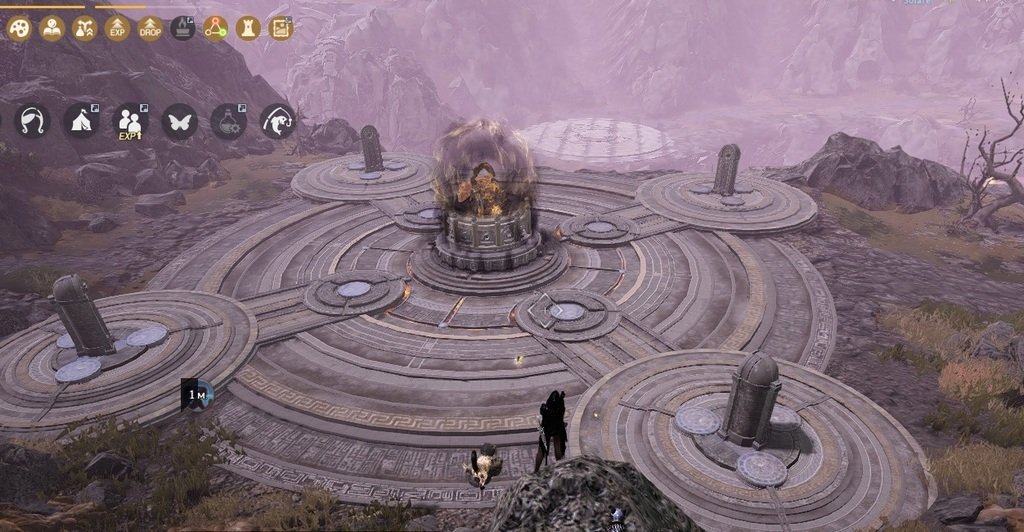Select the dark campfire icon
Image resolution: width=1024 pixels, height=532 pixels.
coord(183,28)
